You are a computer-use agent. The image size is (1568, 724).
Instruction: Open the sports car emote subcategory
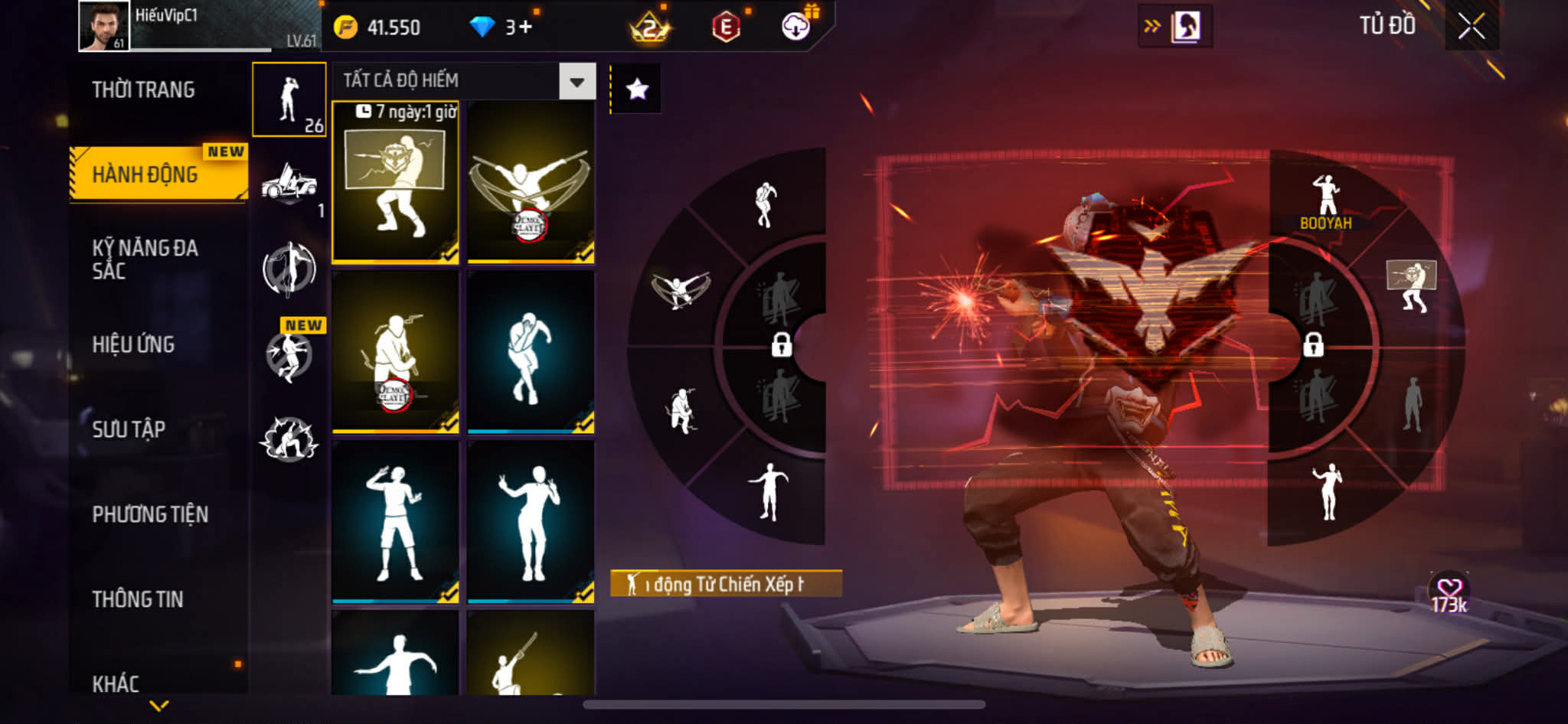(x=289, y=185)
